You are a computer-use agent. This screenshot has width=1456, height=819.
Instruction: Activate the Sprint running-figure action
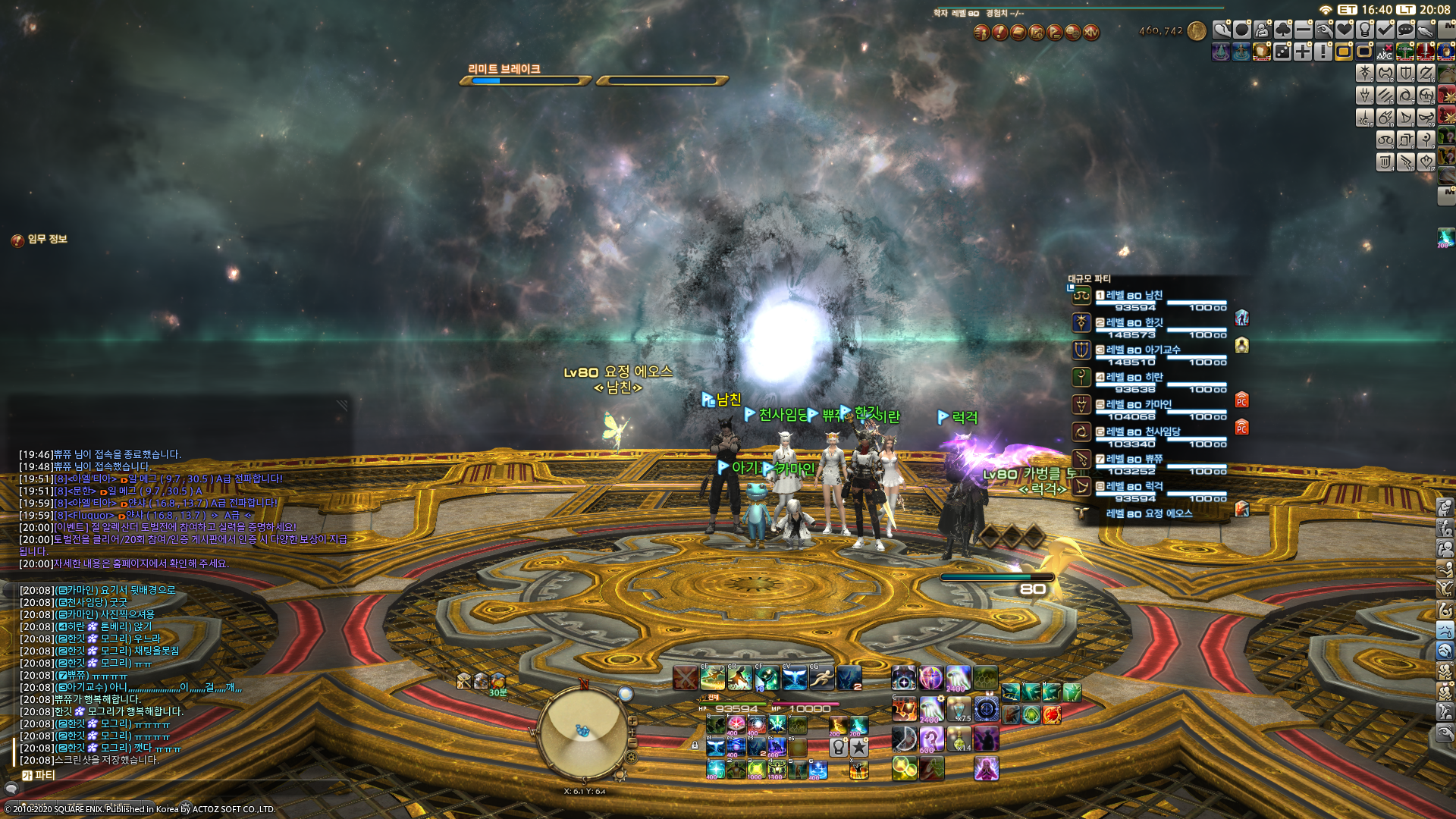pyautogui.click(x=821, y=677)
